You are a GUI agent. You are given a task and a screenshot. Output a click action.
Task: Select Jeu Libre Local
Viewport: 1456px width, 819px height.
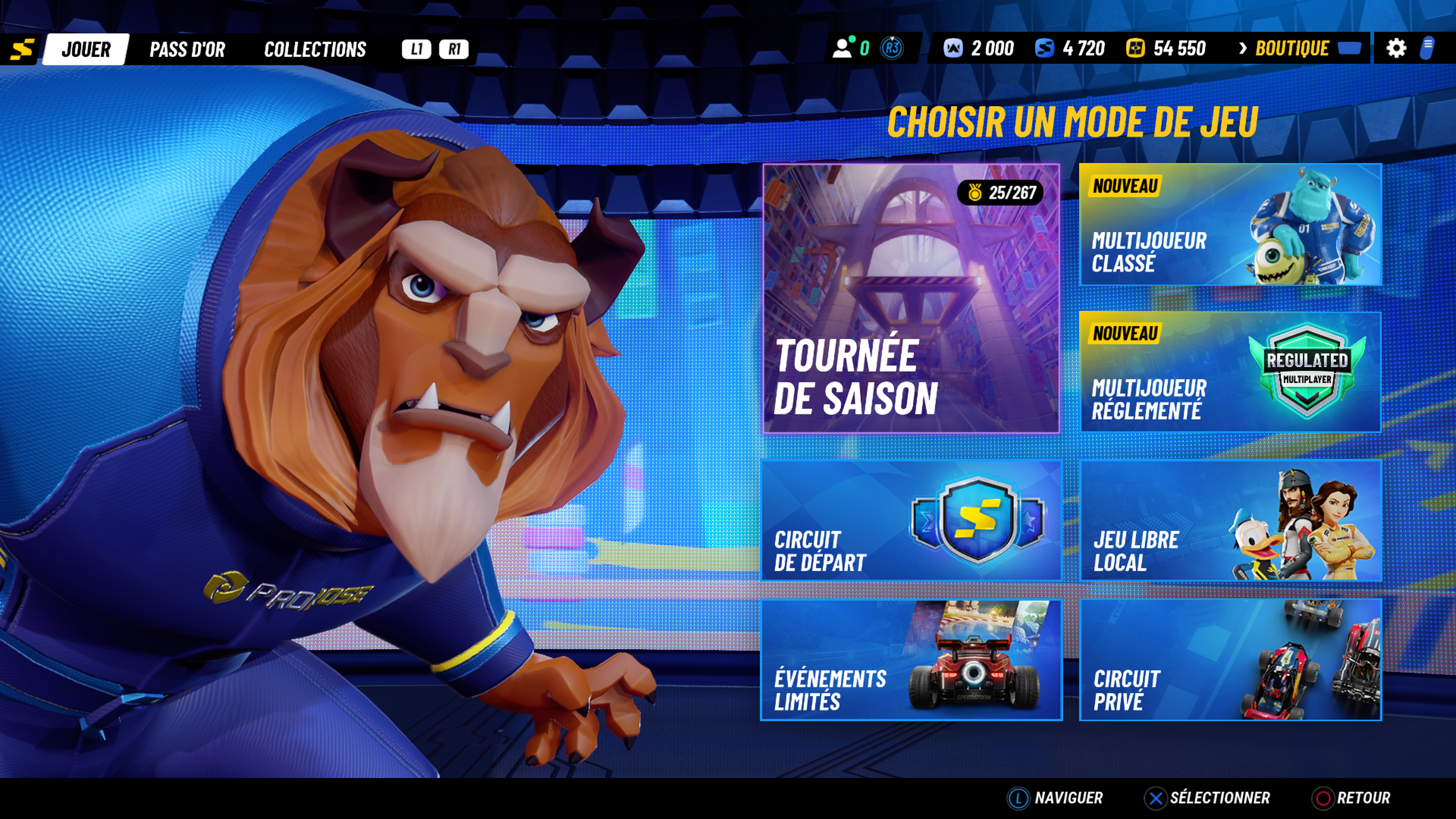point(1230,521)
